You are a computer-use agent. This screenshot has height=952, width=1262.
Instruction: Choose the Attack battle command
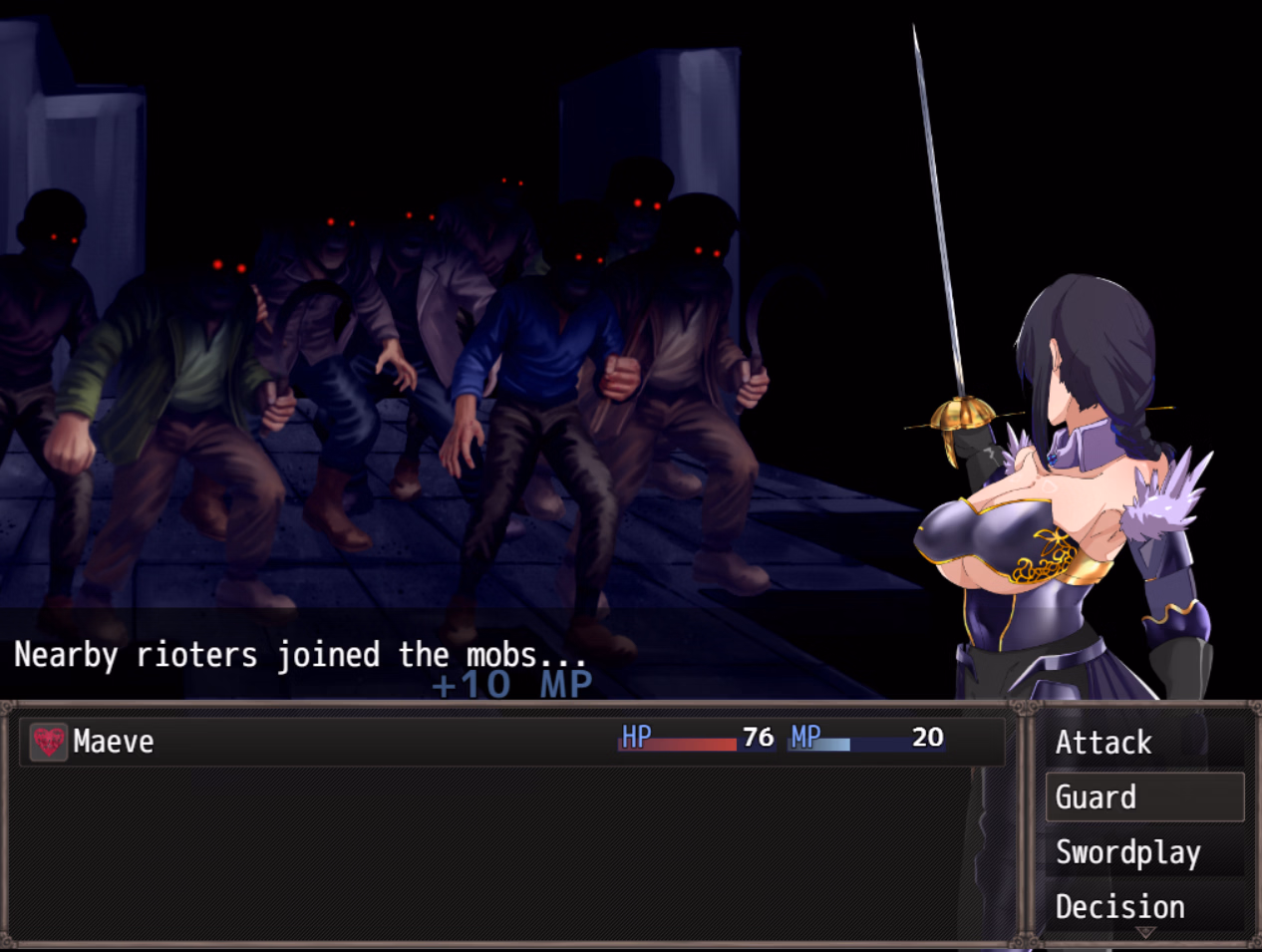[1104, 743]
